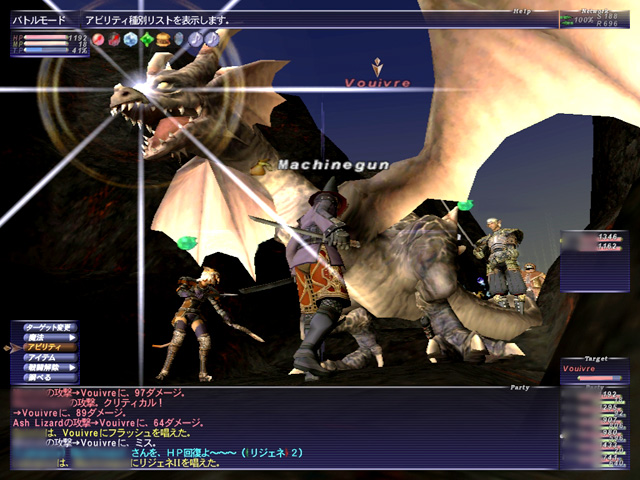The height and width of the screenshot is (480, 640).
Task: Choose 戦闘解除 to disengage from battle
Action: pos(44,367)
